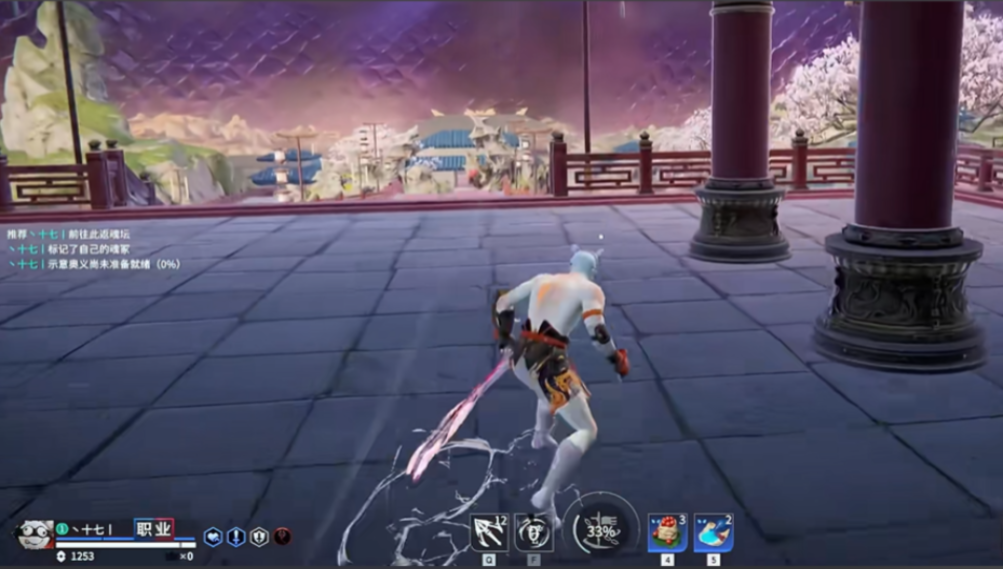Image resolution: width=1003 pixels, height=570 pixels.
Task: Select the blue sword buff icon
Action: (x=236, y=537)
